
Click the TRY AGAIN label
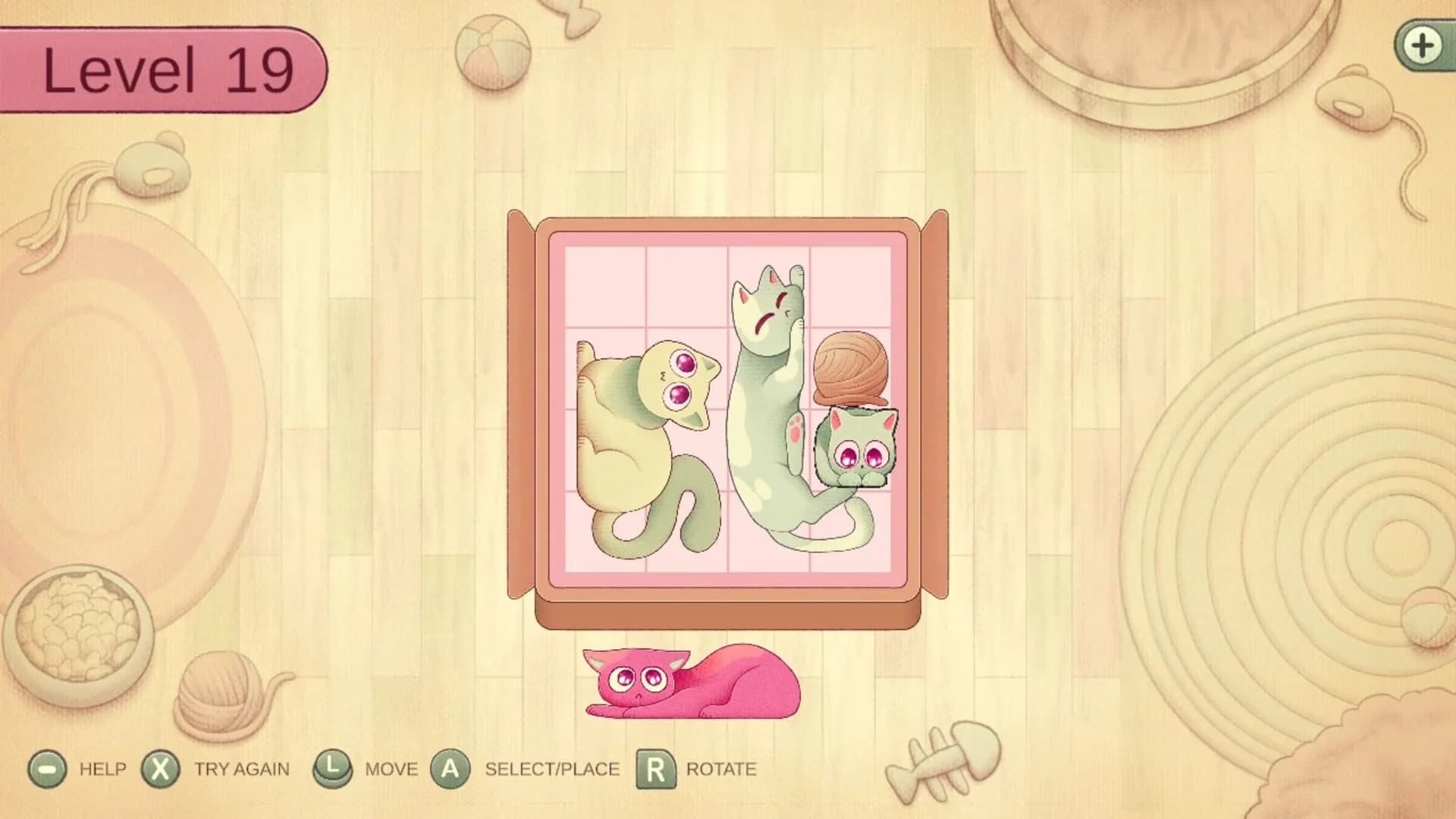coord(241,768)
